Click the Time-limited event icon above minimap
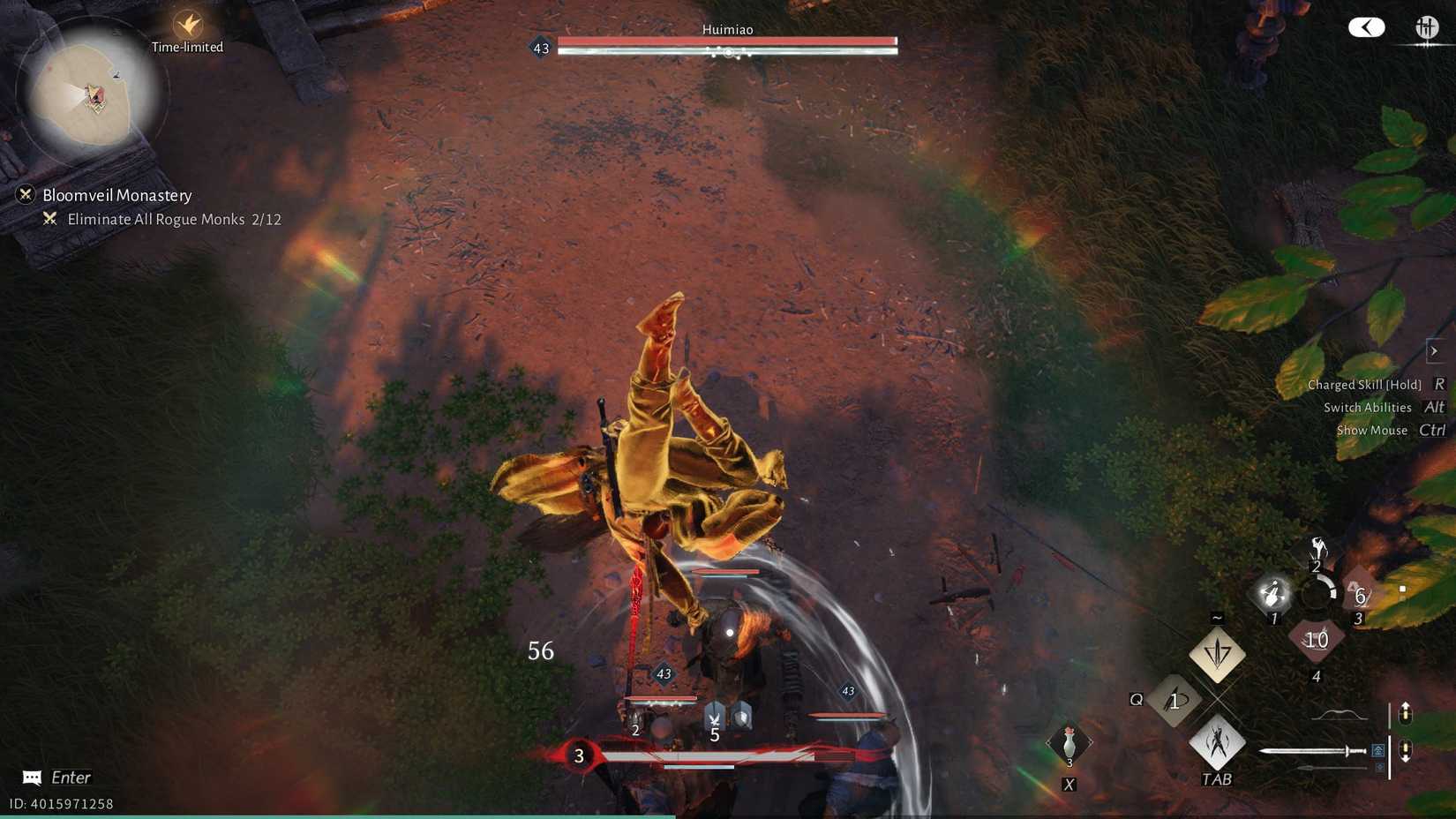This screenshot has width=1456, height=819. coord(185,25)
